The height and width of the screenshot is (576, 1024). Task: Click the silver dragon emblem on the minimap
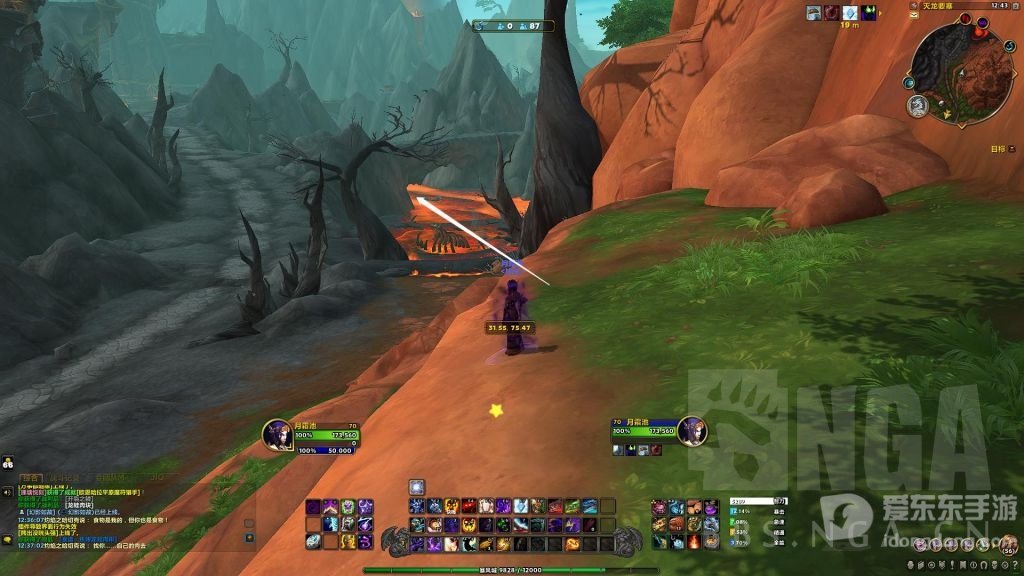tap(918, 105)
